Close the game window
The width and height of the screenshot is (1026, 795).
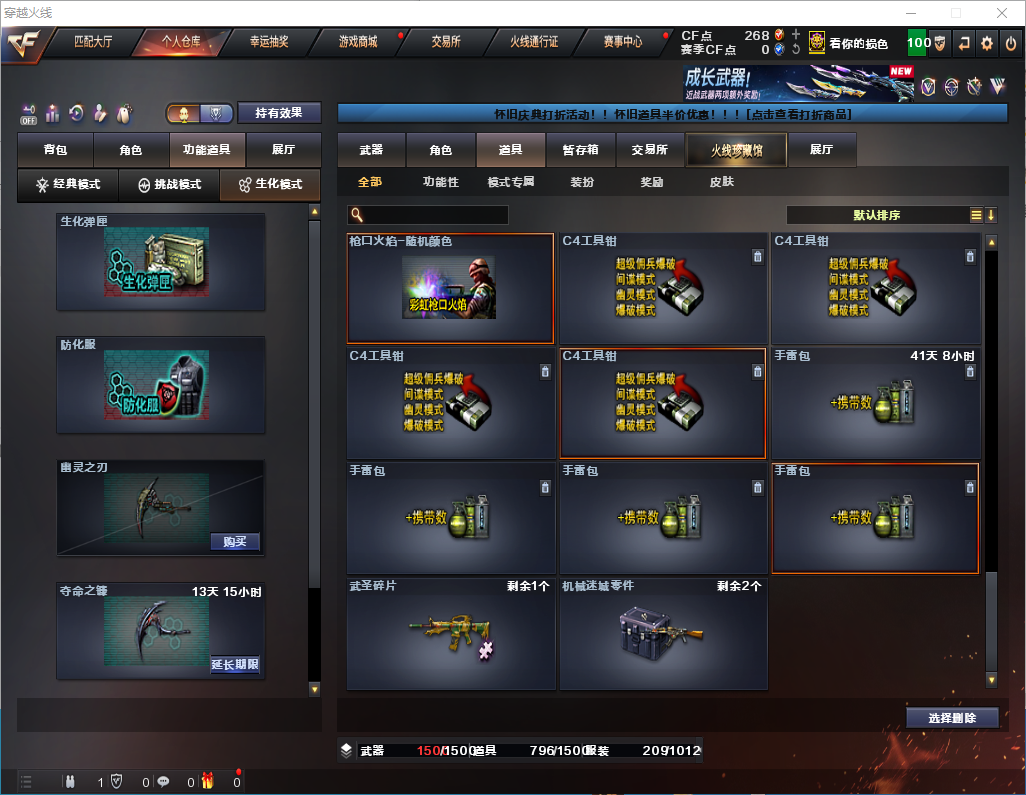(1002, 13)
